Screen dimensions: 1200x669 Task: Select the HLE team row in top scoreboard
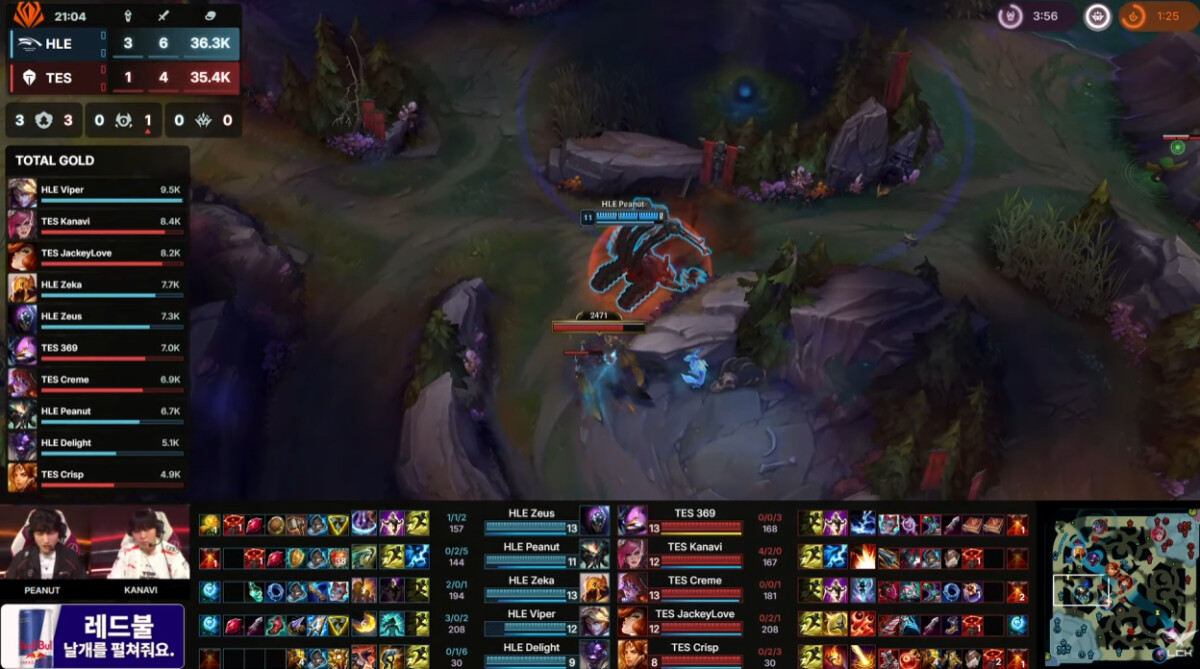click(x=125, y=44)
